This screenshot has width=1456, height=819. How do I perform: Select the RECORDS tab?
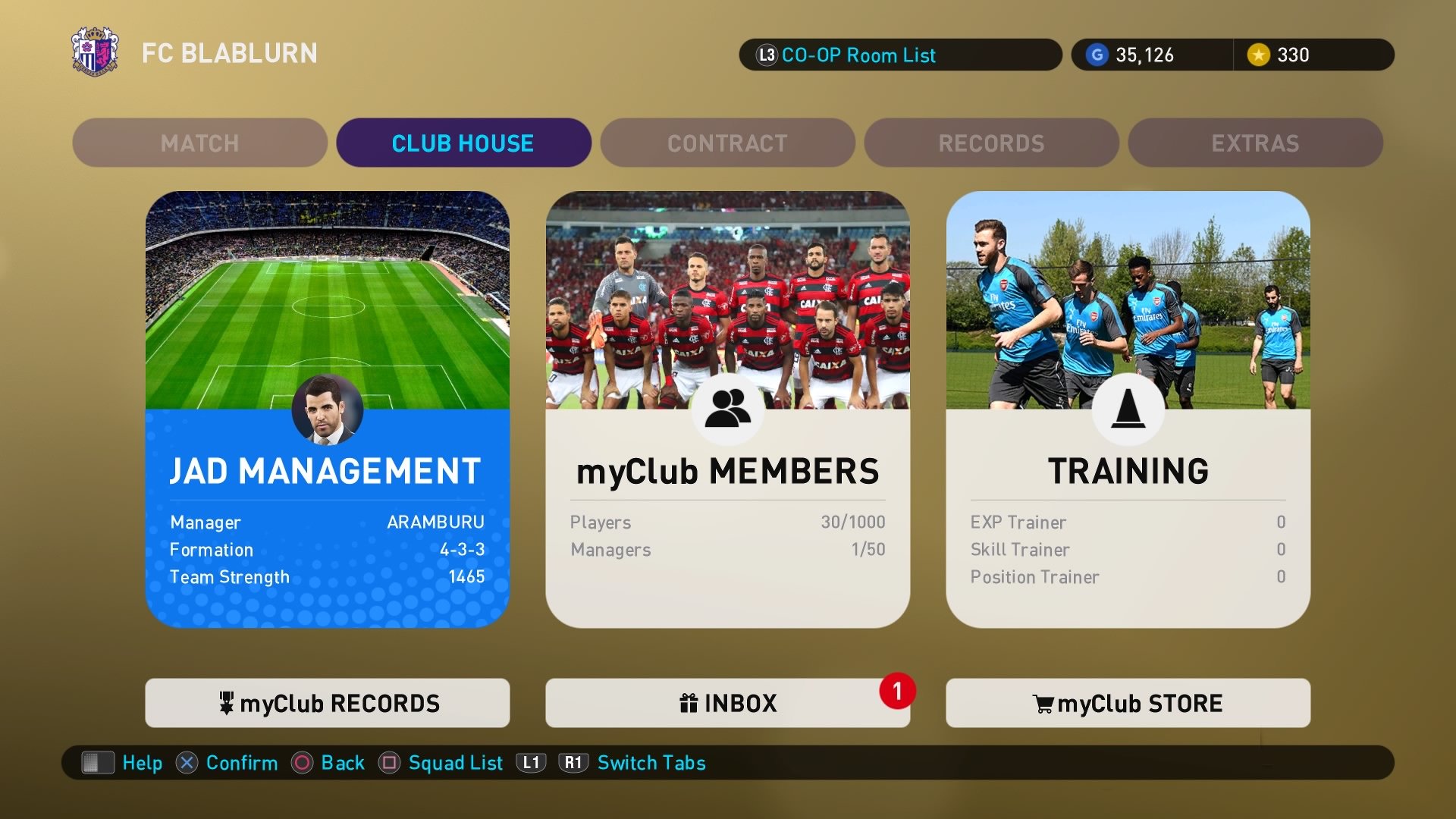pos(991,143)
